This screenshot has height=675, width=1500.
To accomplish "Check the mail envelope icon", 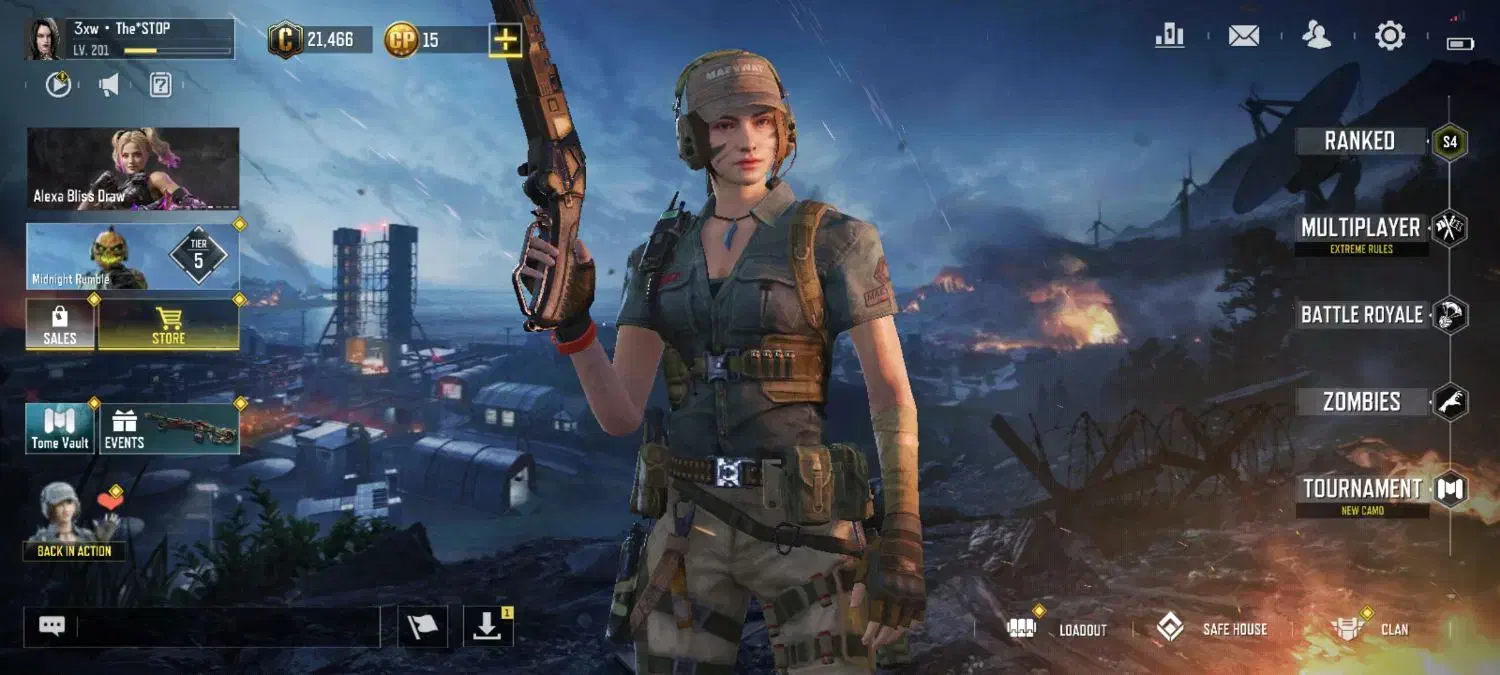I will pos(1243,37).
